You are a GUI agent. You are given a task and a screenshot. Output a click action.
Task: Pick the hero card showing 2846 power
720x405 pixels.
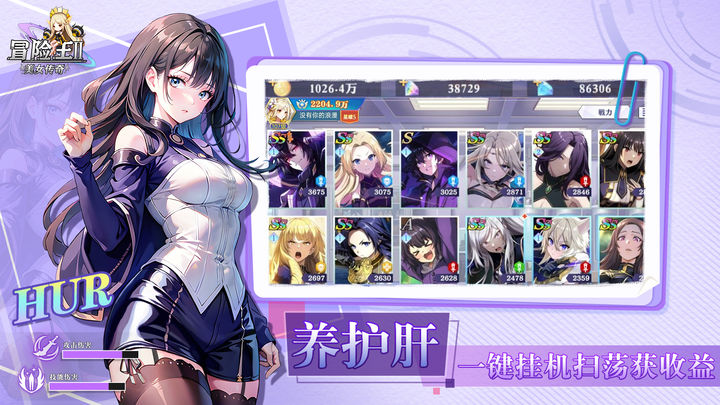click(x=563, y=164)
